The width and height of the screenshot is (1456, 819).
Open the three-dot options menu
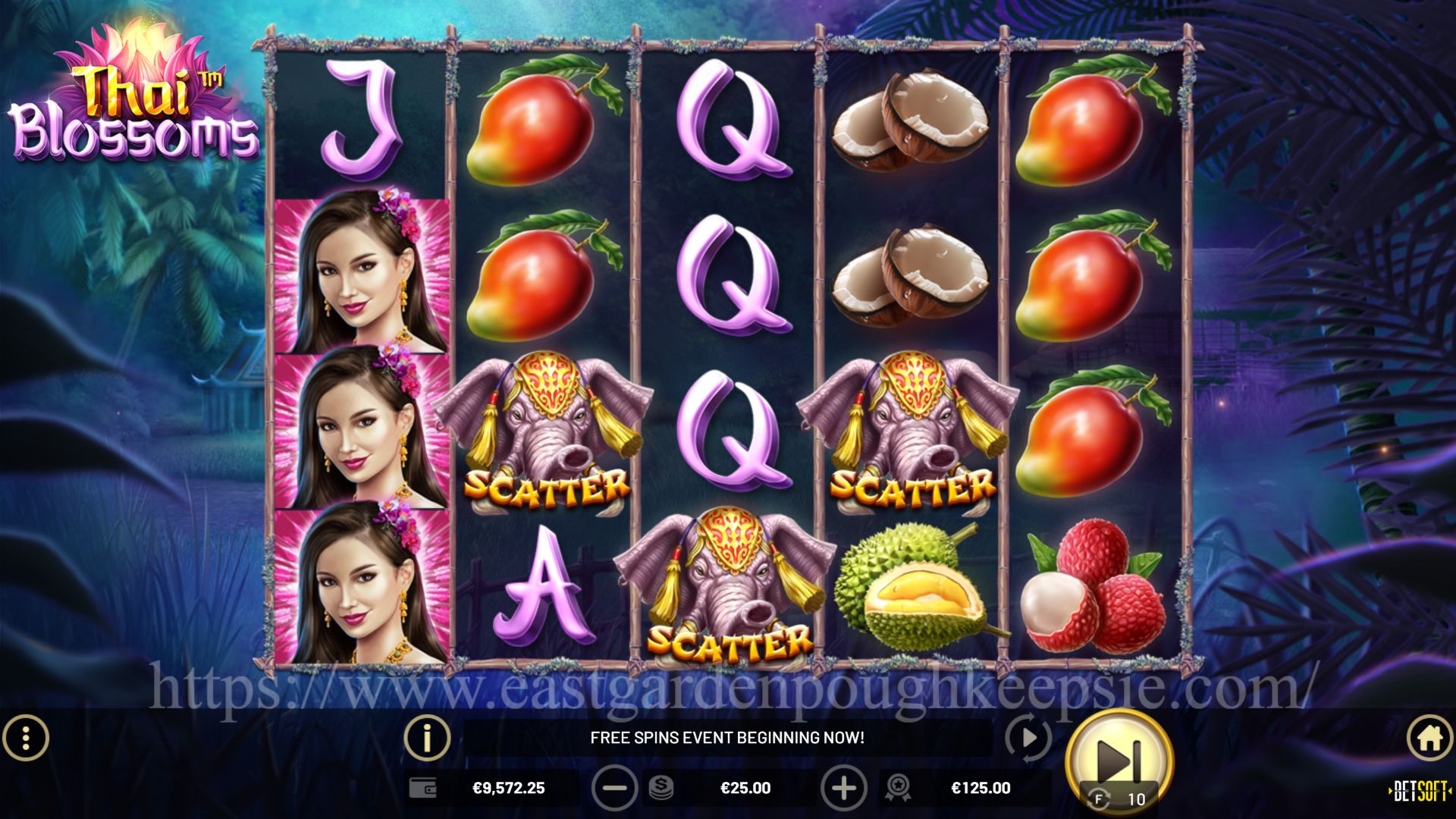(x=26, y=737)
